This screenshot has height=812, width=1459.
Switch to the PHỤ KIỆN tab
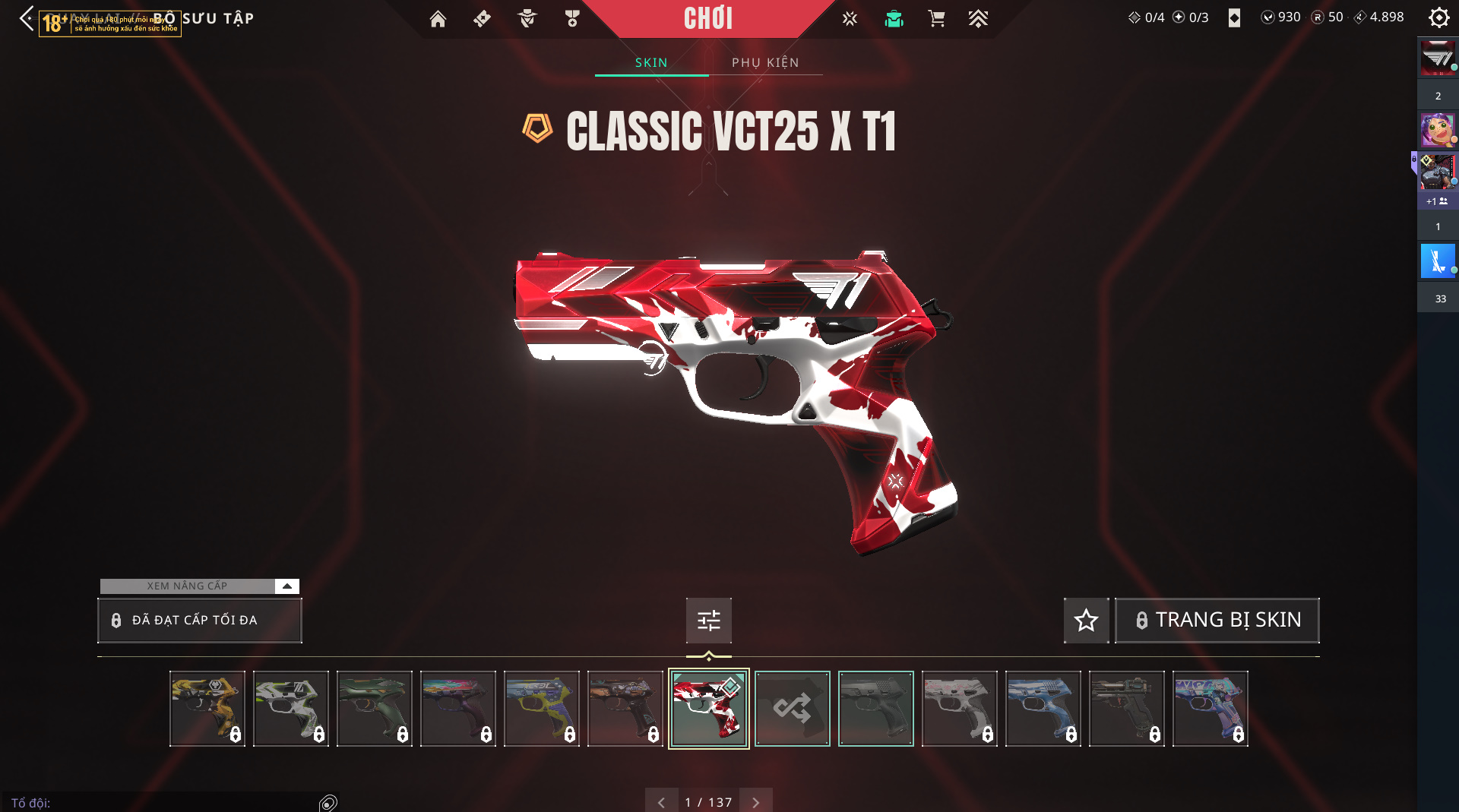coord(765,62)
